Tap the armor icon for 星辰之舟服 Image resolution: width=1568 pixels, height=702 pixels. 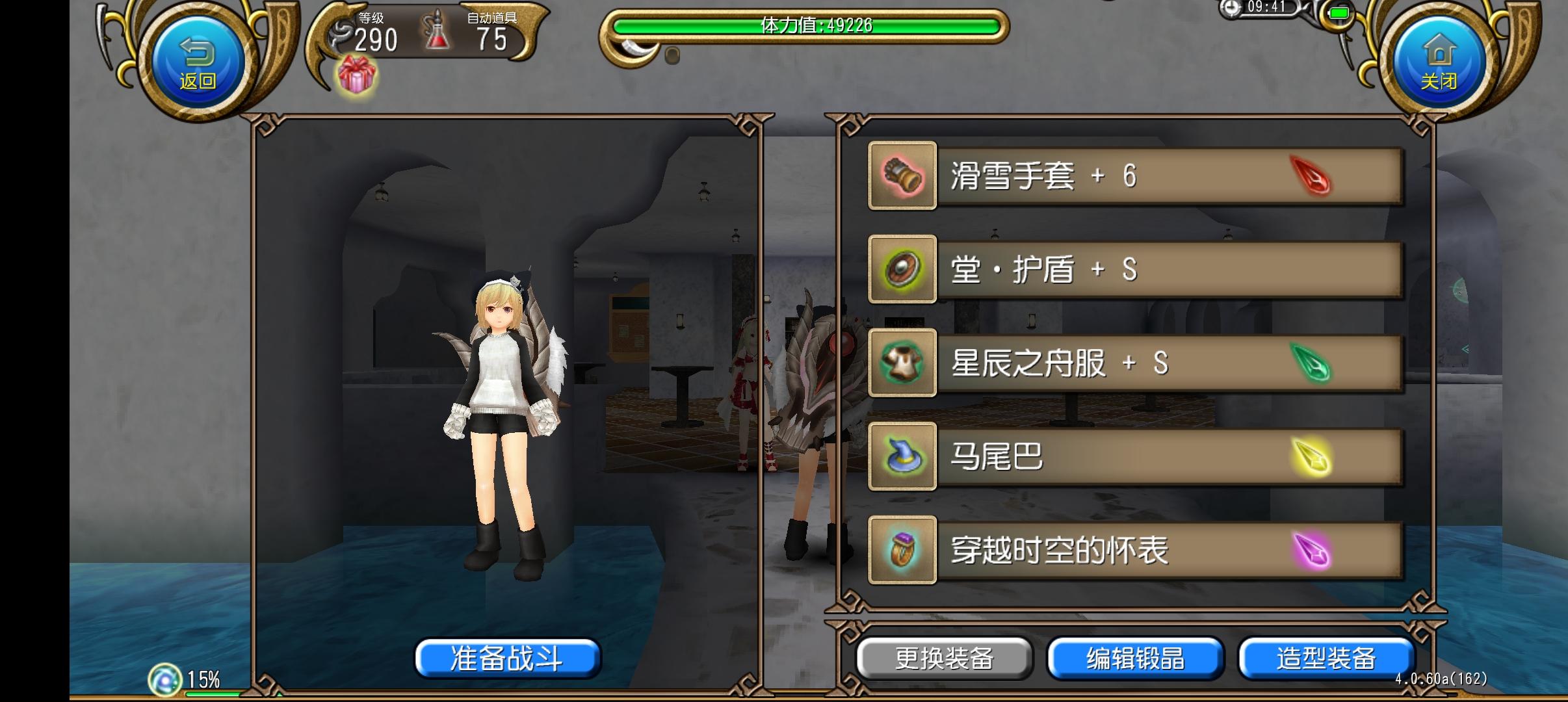click(903, 364)
